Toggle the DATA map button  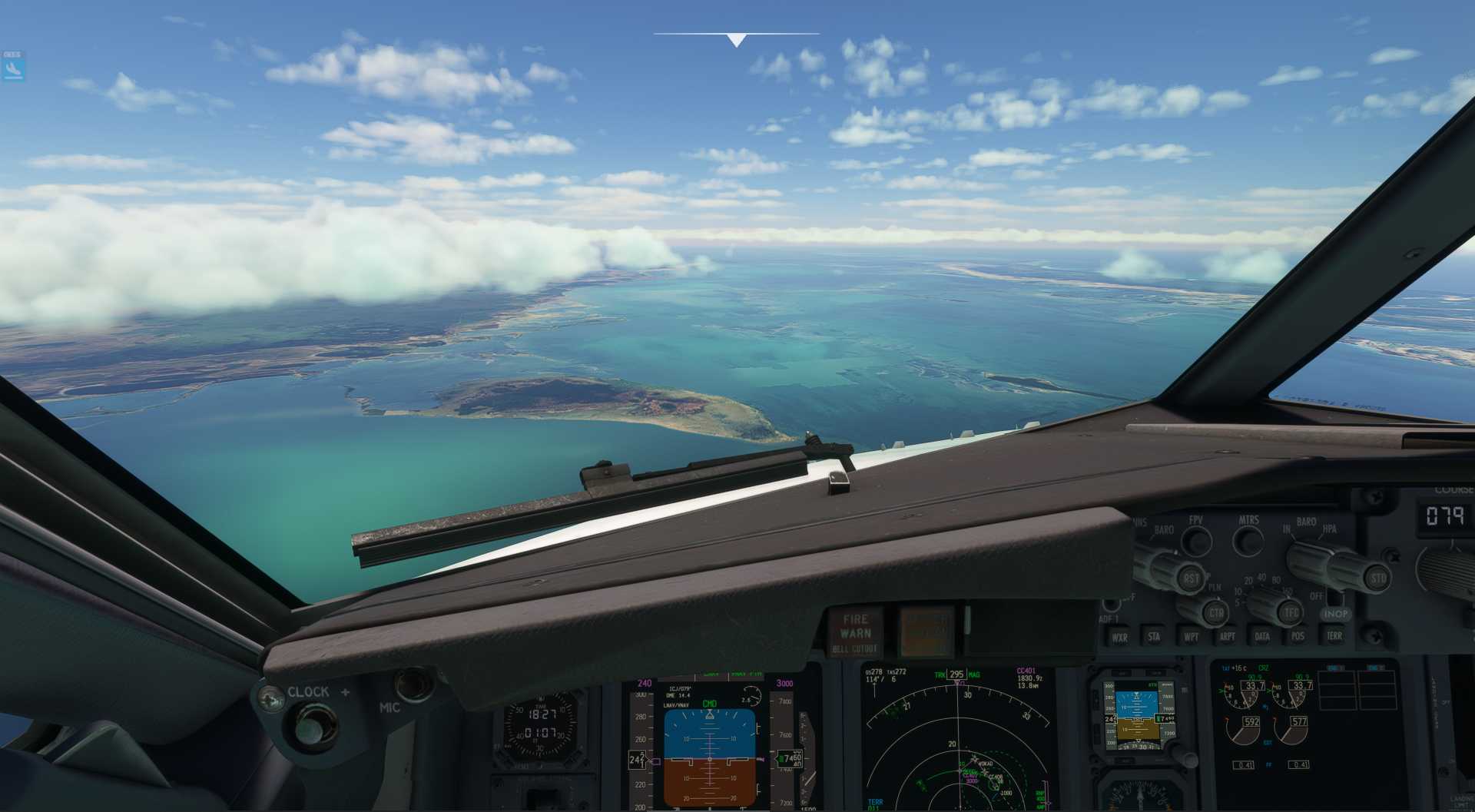pos(1262,636)
